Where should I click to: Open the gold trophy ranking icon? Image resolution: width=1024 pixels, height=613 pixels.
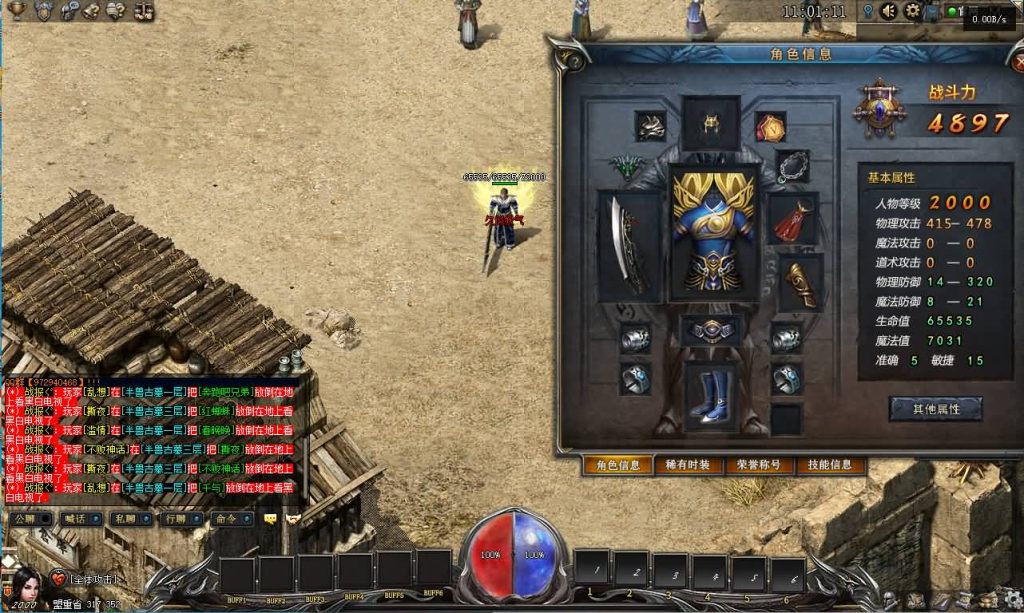coord(18,11)
